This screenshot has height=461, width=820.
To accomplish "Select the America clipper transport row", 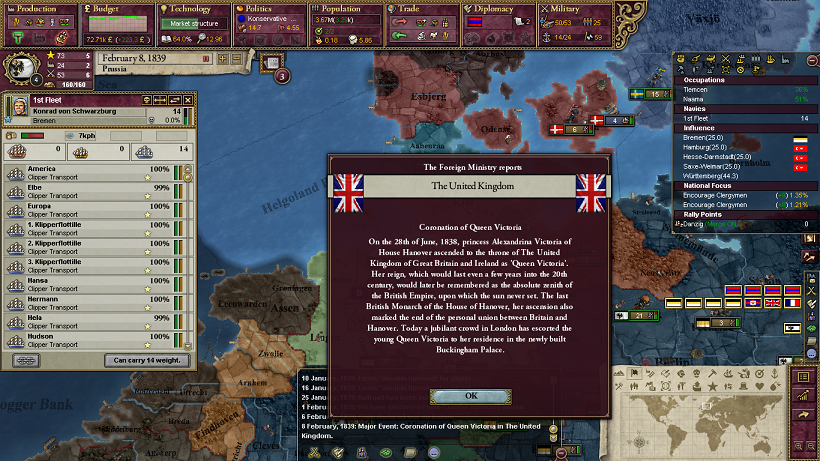I will click(90, 172).
